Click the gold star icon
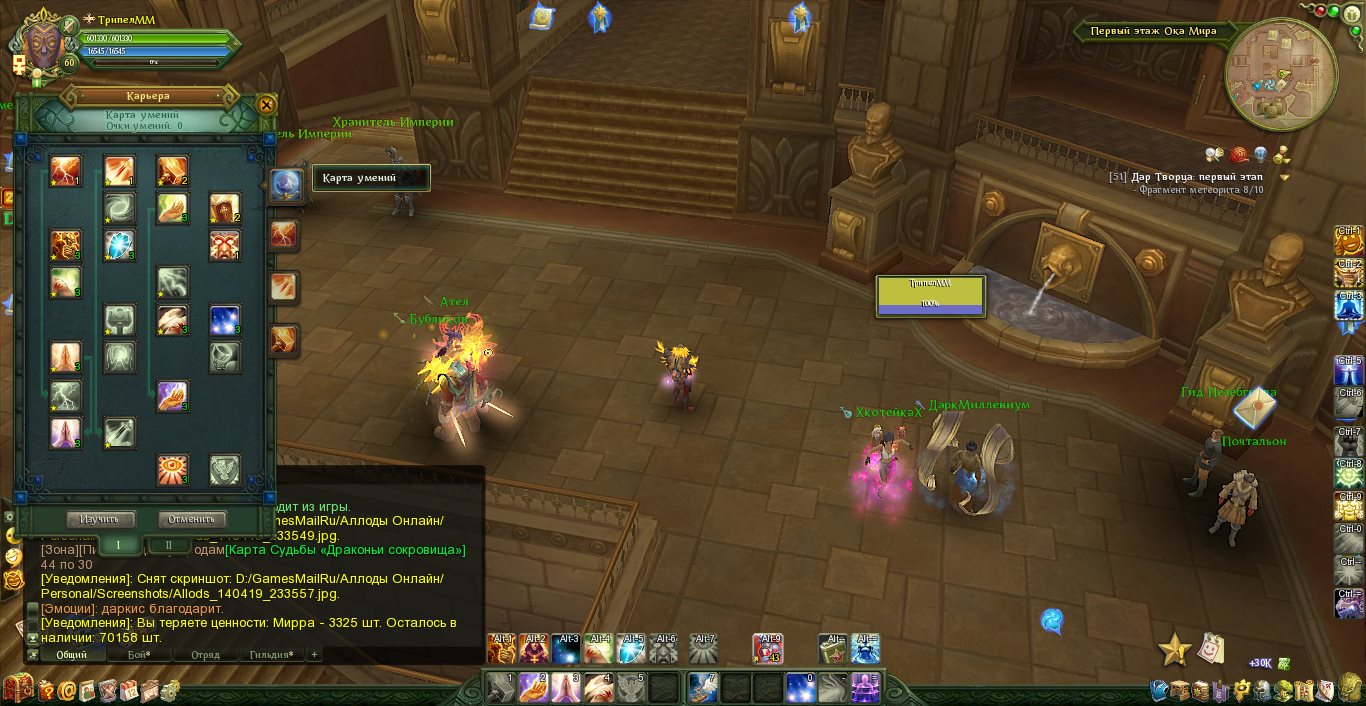 point(1174,650)
